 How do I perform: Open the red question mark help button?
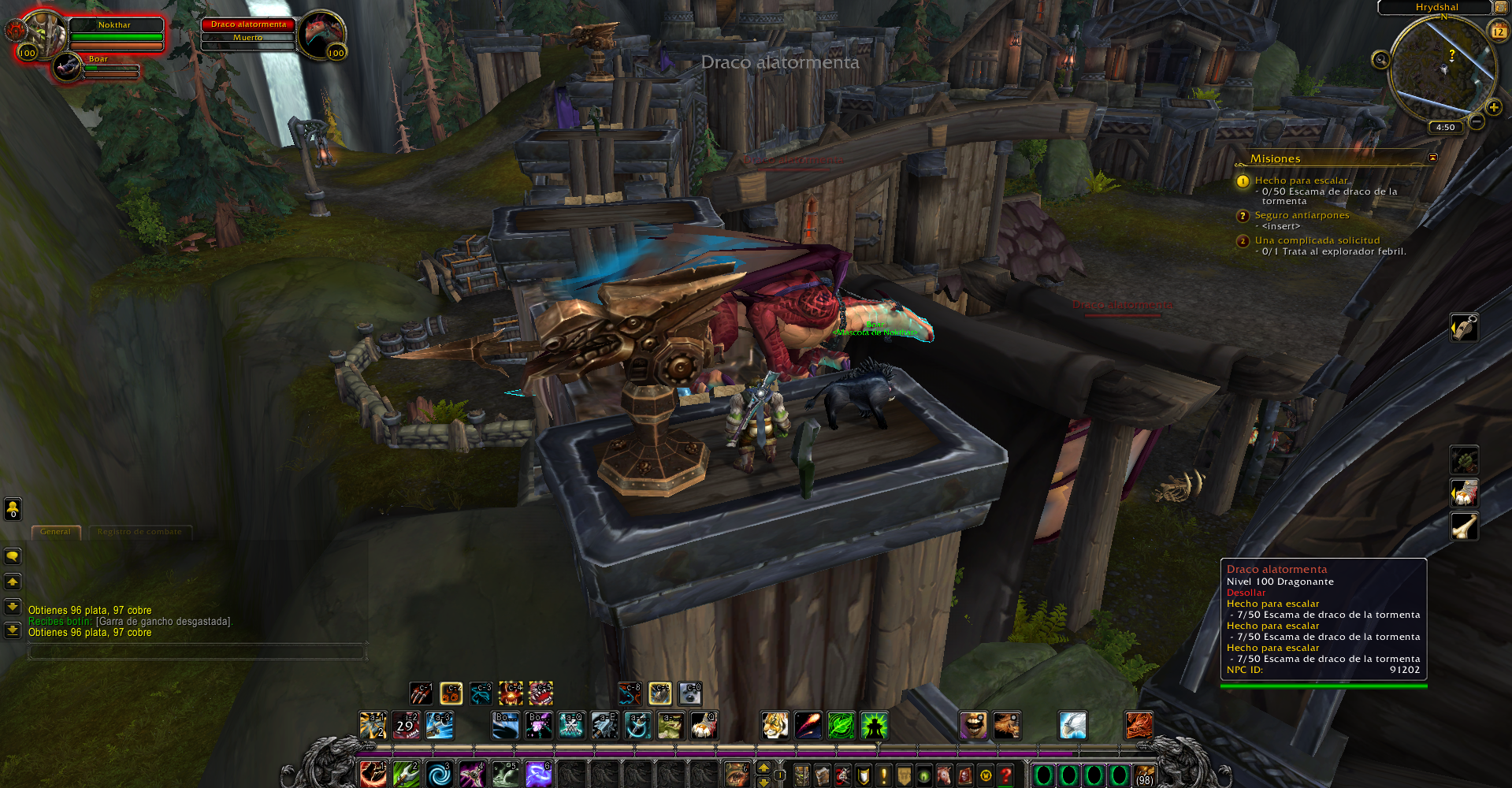[x=1005, y=775]
